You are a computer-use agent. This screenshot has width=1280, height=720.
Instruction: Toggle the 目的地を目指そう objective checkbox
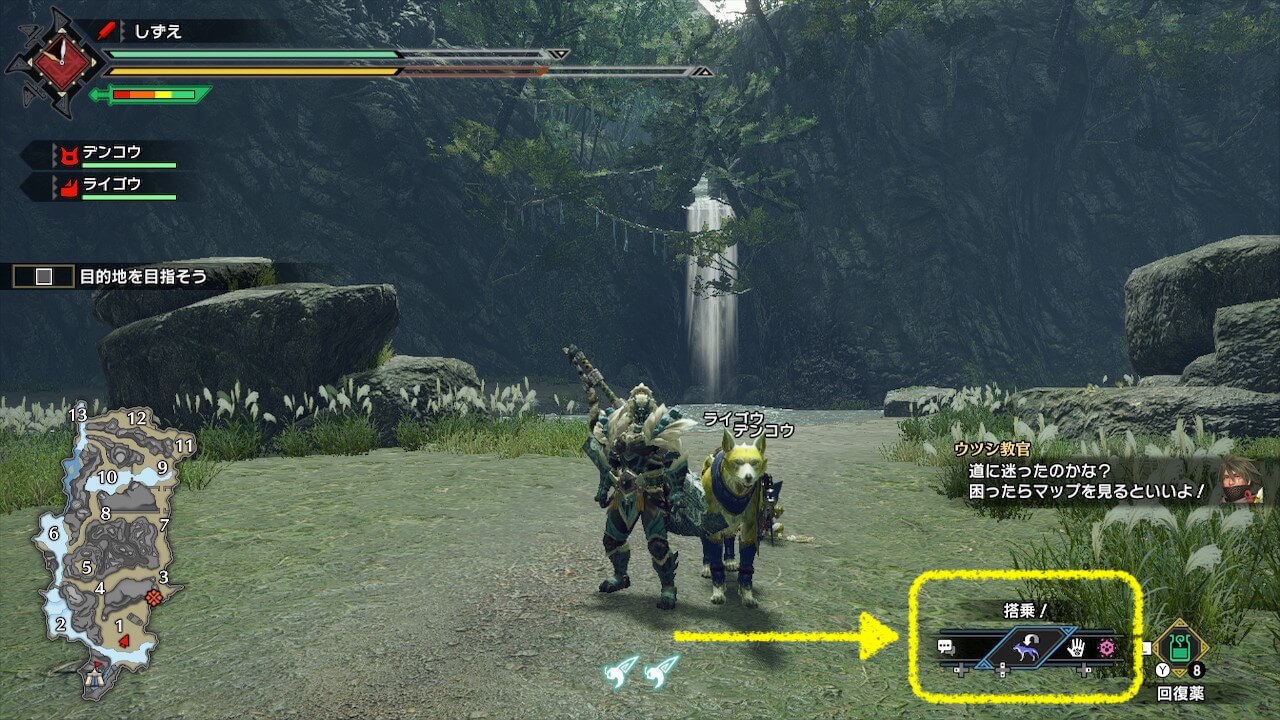pos(44,277)
